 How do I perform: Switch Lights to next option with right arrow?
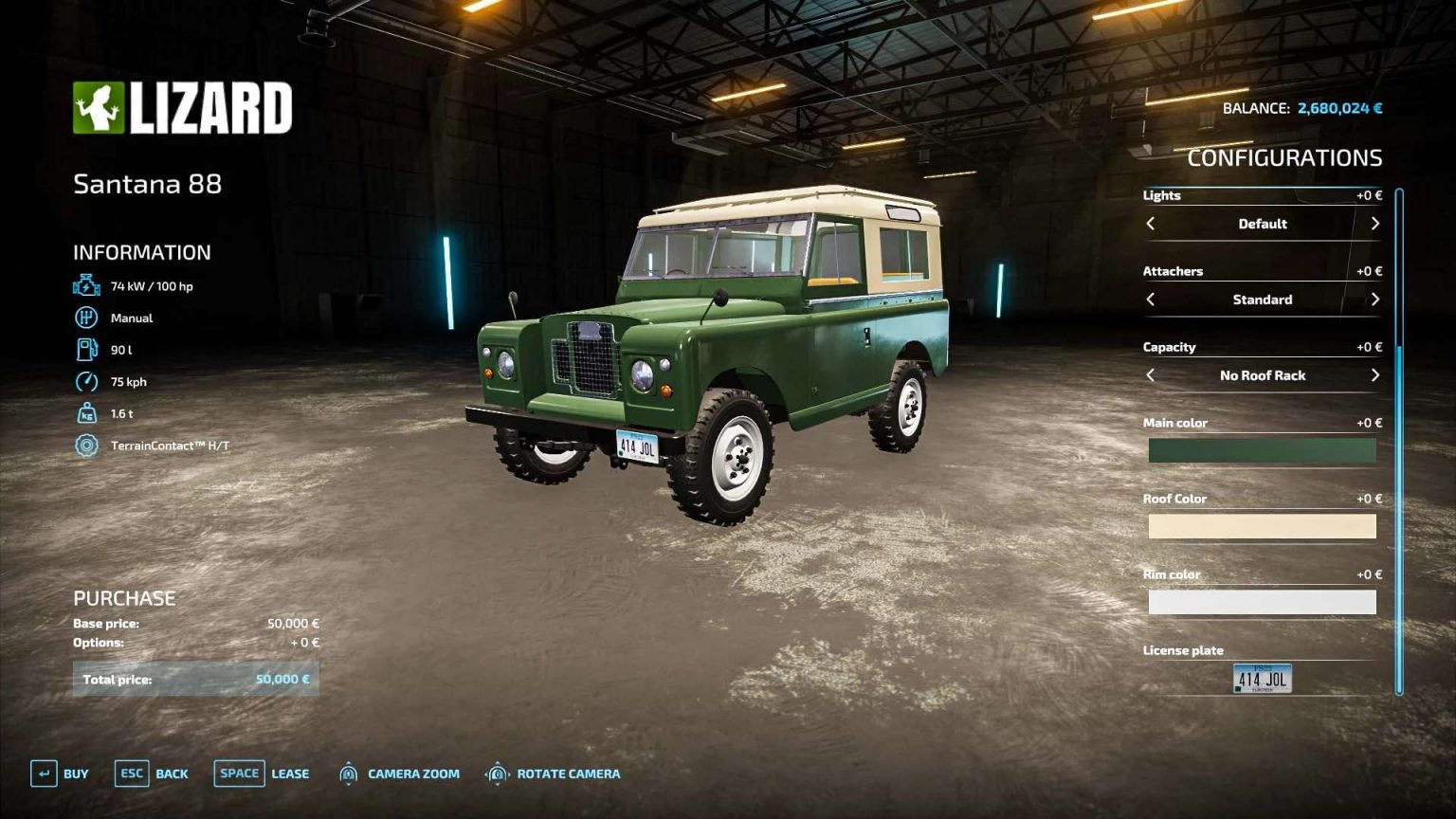tap(1375, 224)
